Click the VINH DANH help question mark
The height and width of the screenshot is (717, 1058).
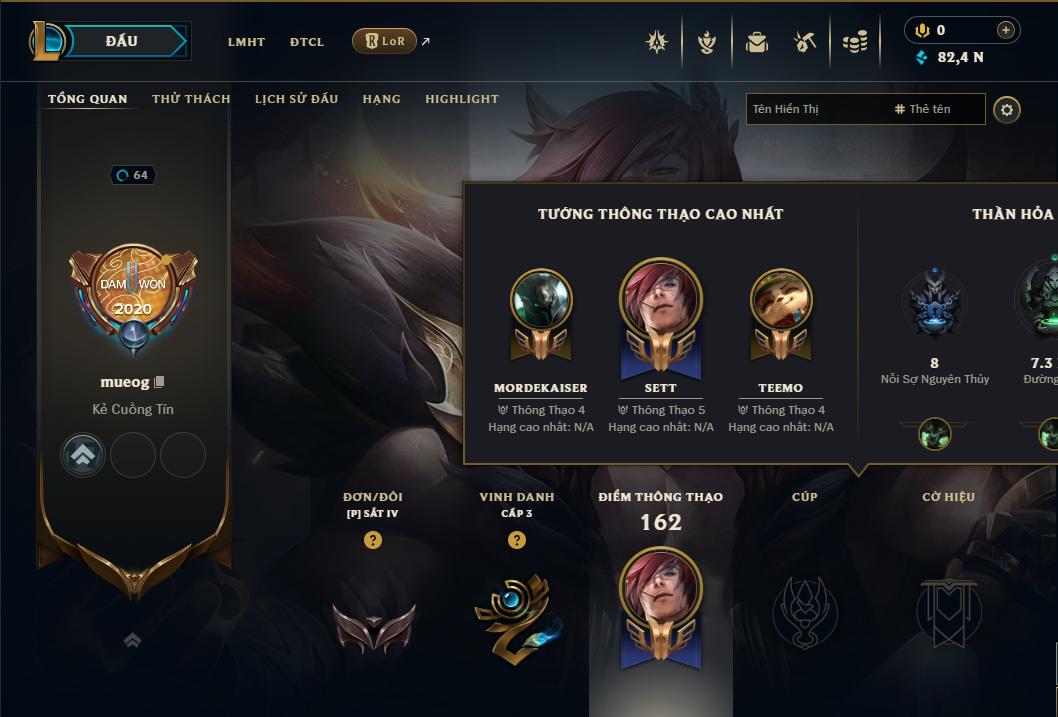pos(516,540)
